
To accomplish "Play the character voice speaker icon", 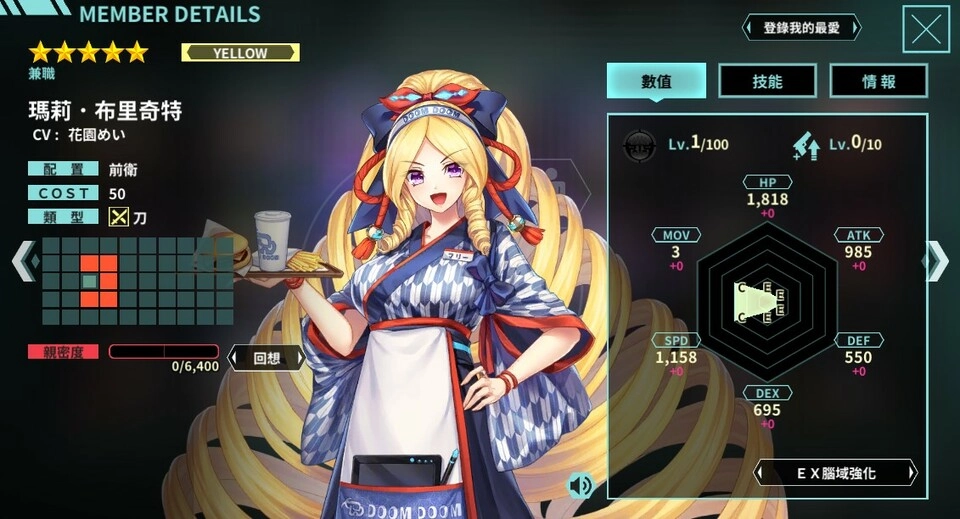I will point(579,486).
